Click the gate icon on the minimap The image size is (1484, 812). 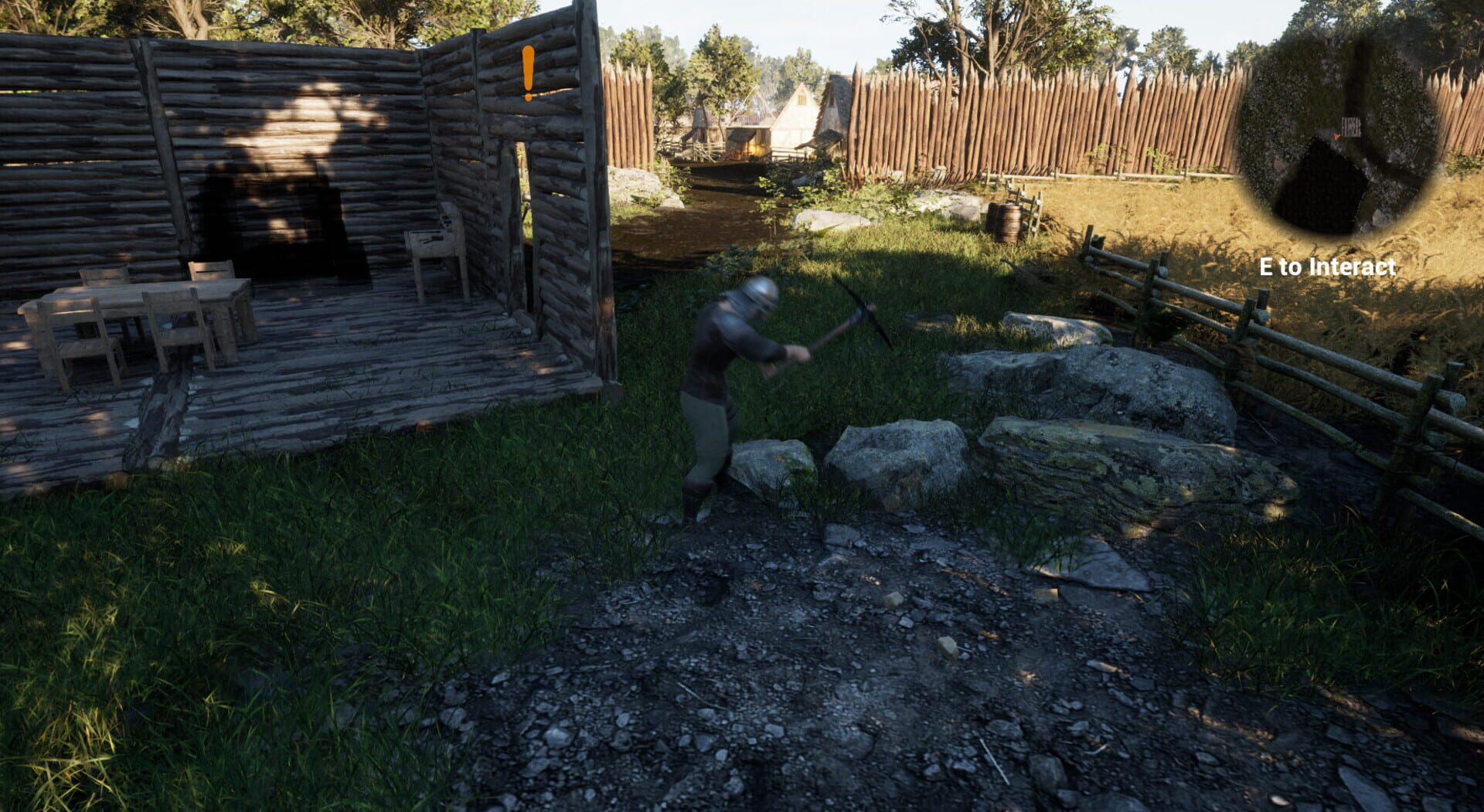[x=1351, y=126]
